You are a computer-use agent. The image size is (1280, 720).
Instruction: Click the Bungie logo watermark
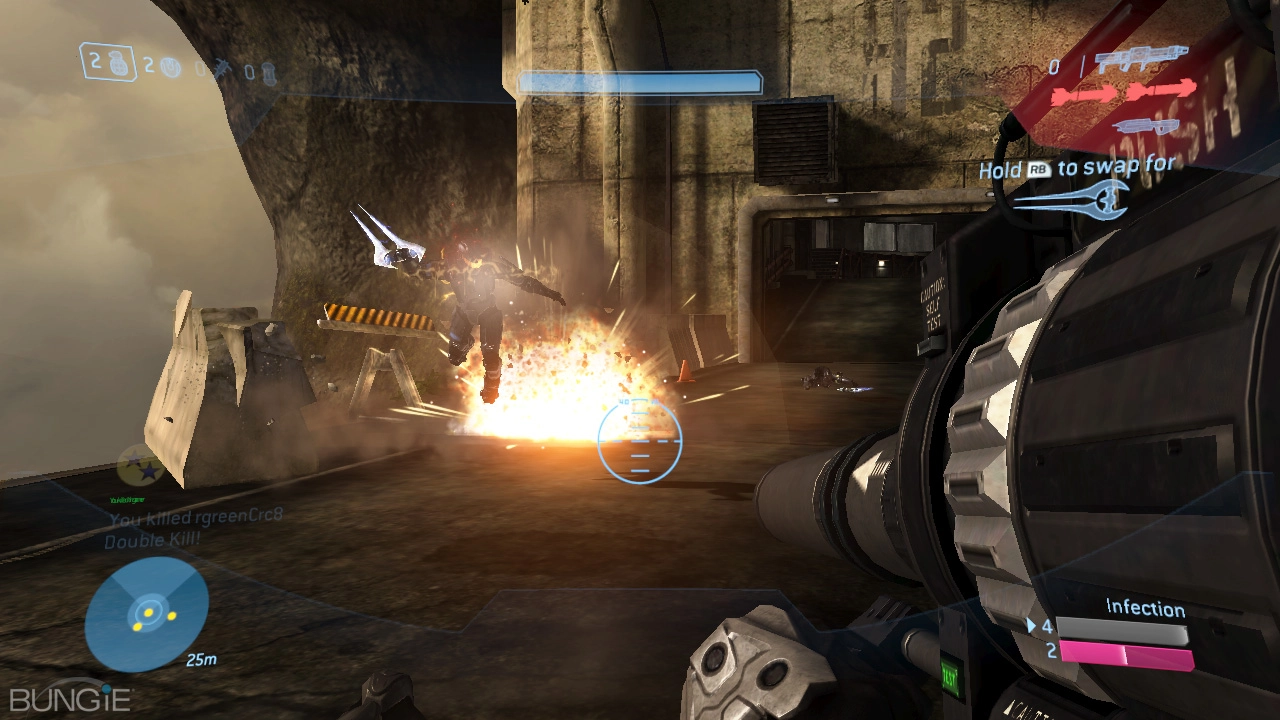[x=70, y=697]
